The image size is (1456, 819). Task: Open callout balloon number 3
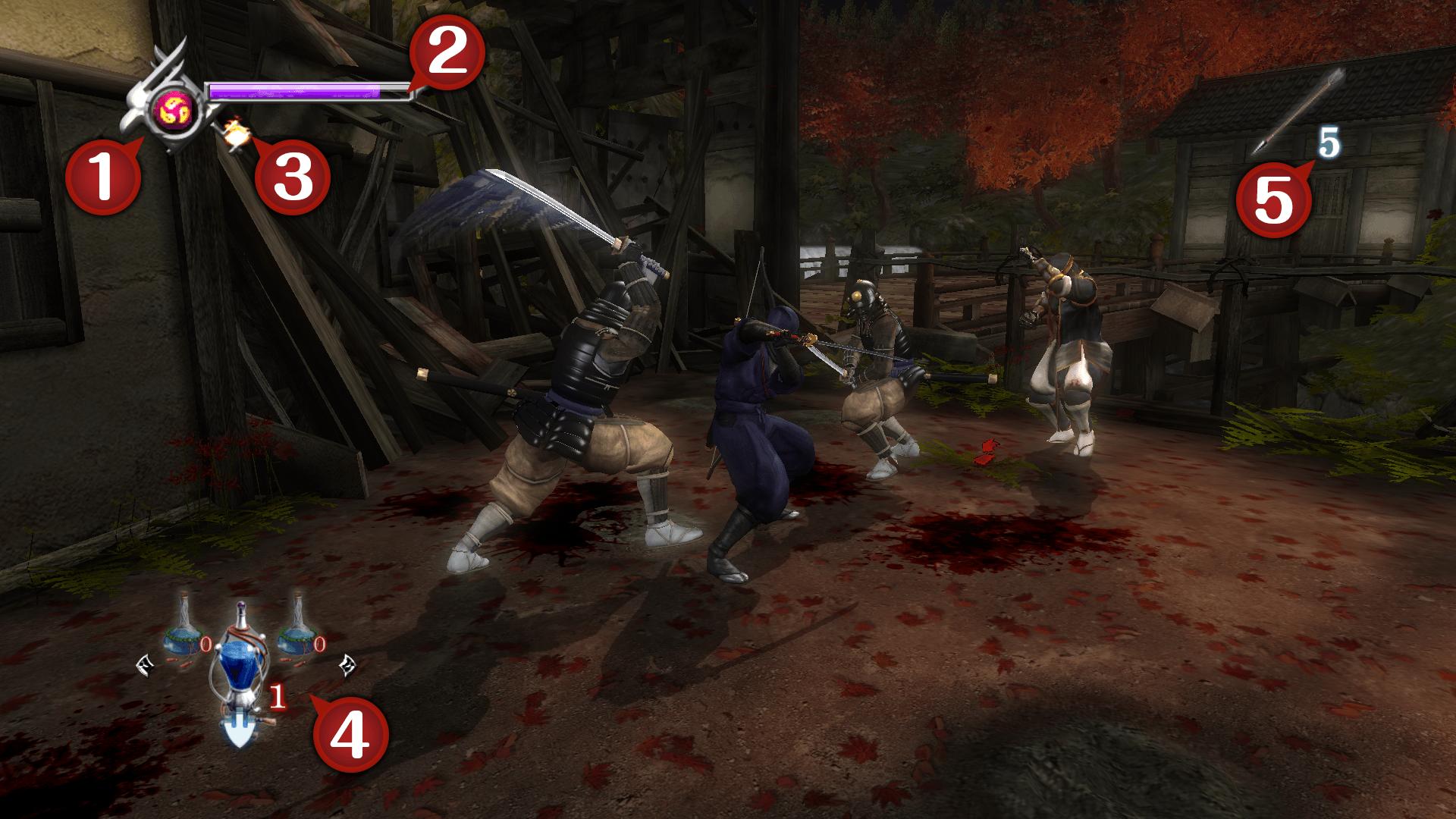(x=292, y=178)
